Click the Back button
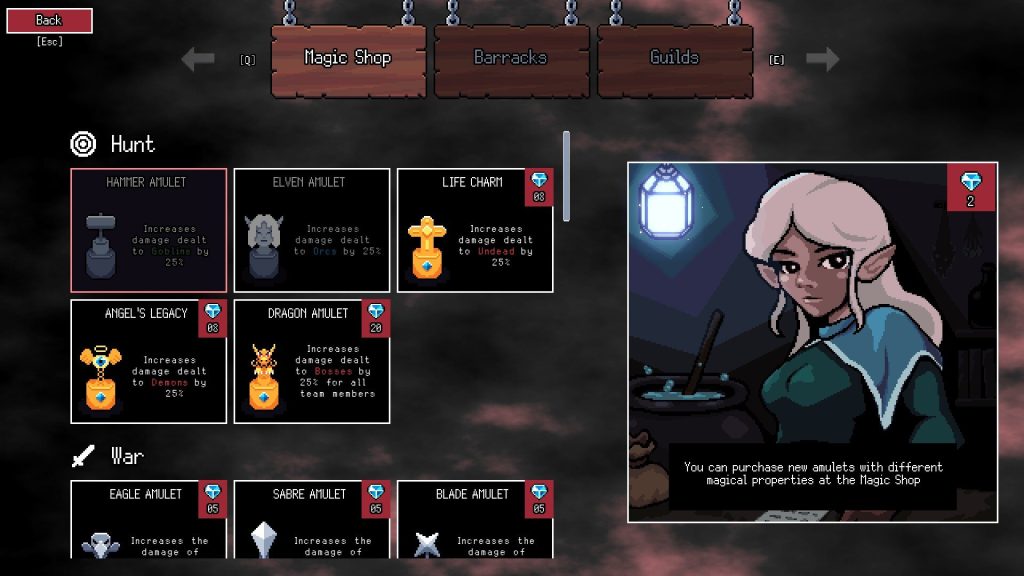This screenshot has width=1024, height=576. [x=49, y=20]
